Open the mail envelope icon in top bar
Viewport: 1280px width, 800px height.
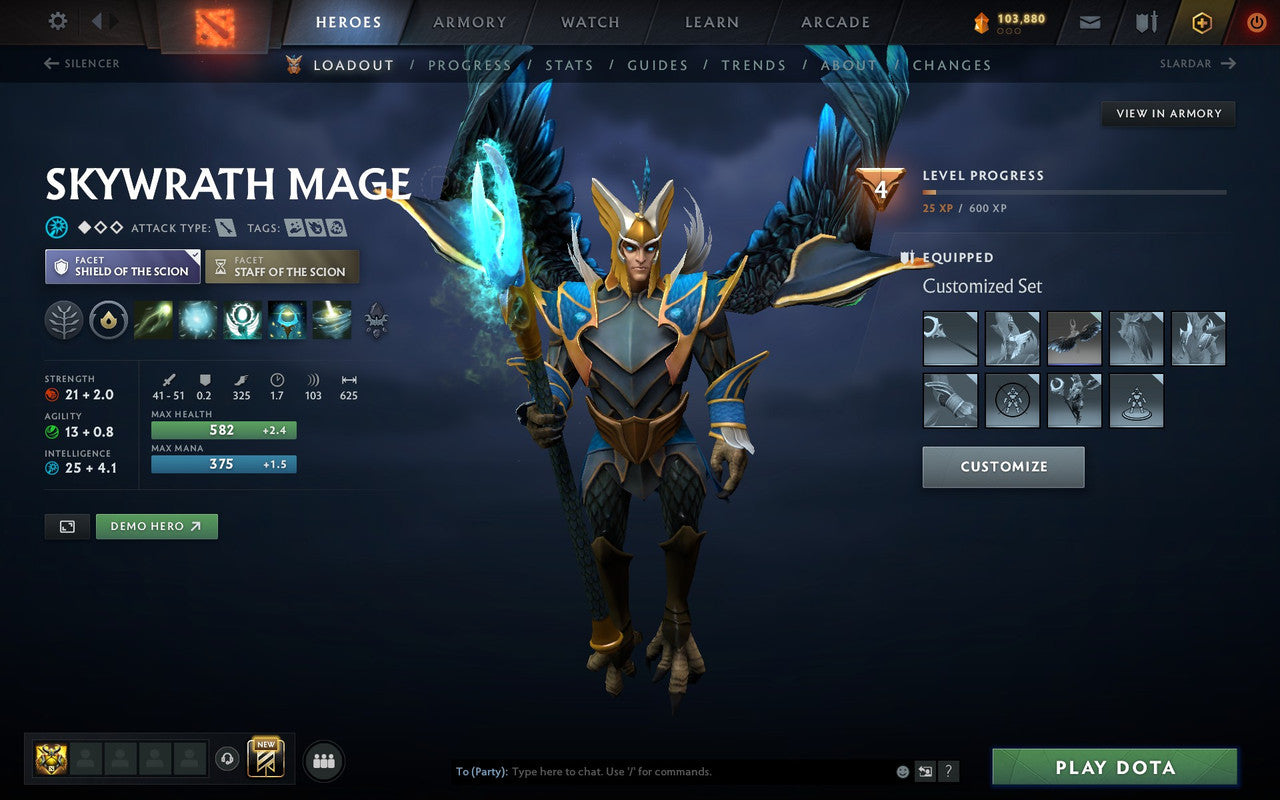coord(1089,21)
